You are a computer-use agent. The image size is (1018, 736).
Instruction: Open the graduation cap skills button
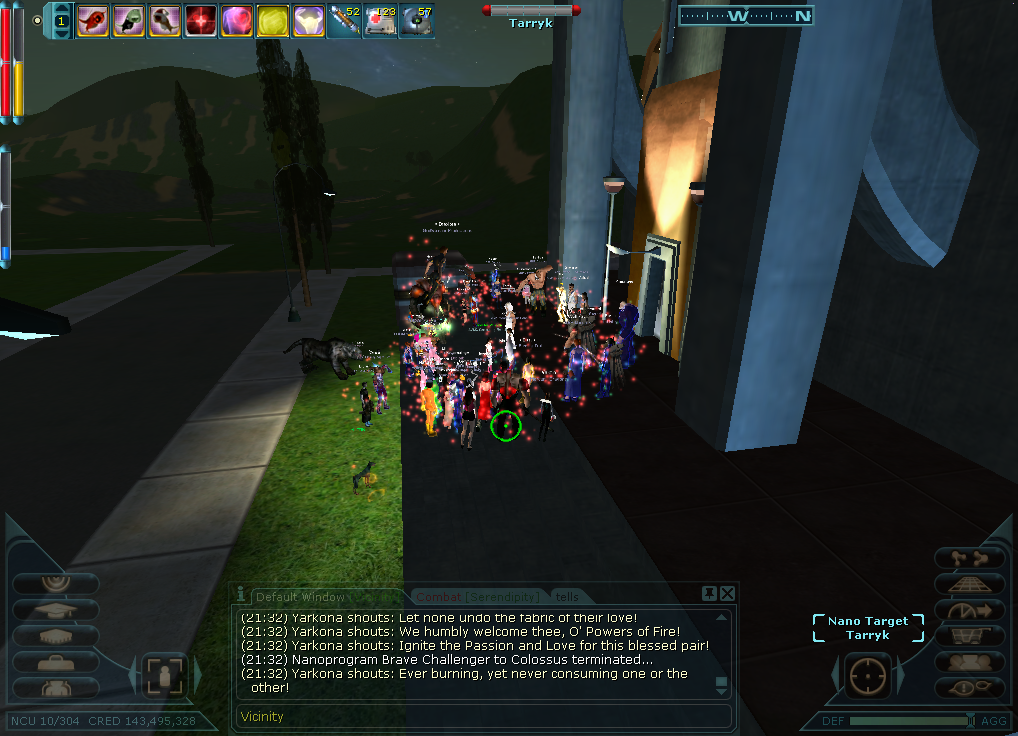pos(56,609)
